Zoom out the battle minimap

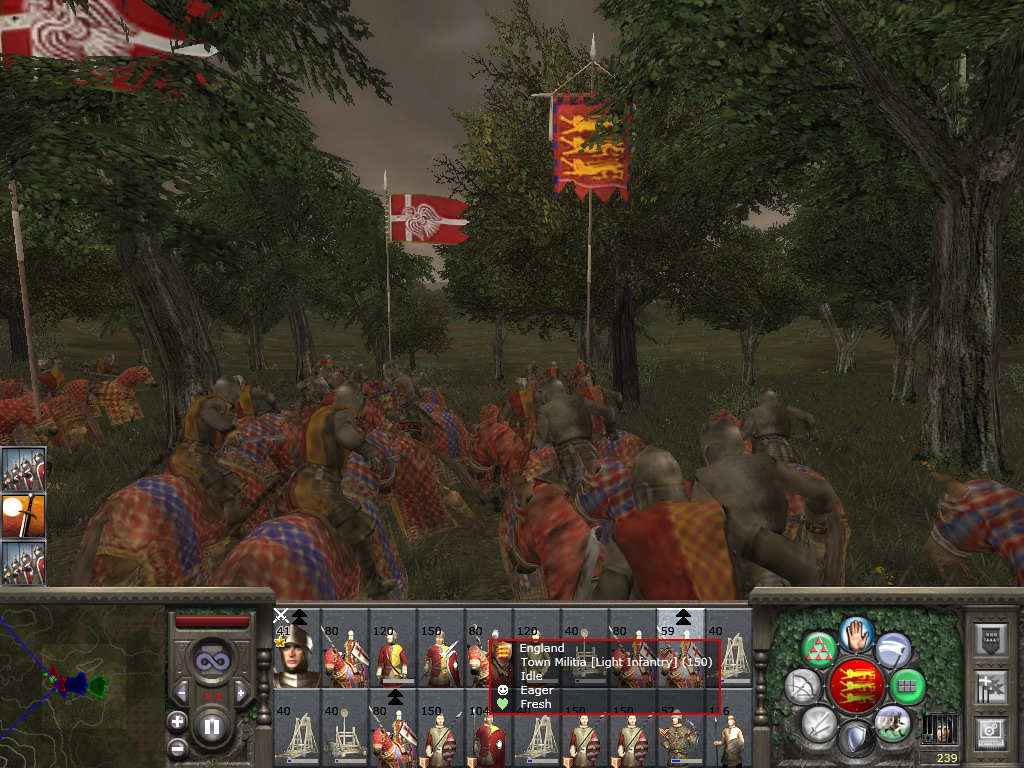177,747
